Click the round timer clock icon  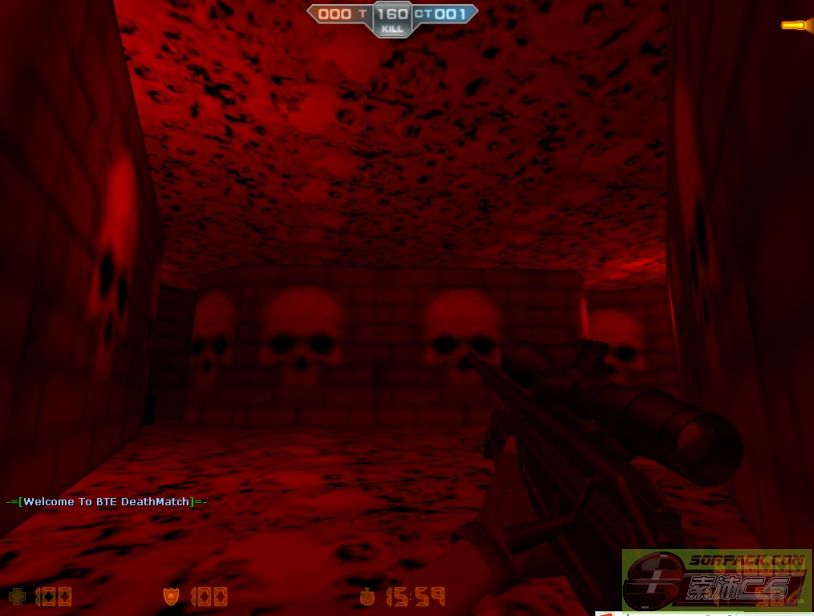pyautogui.click(x=368, y=597)
